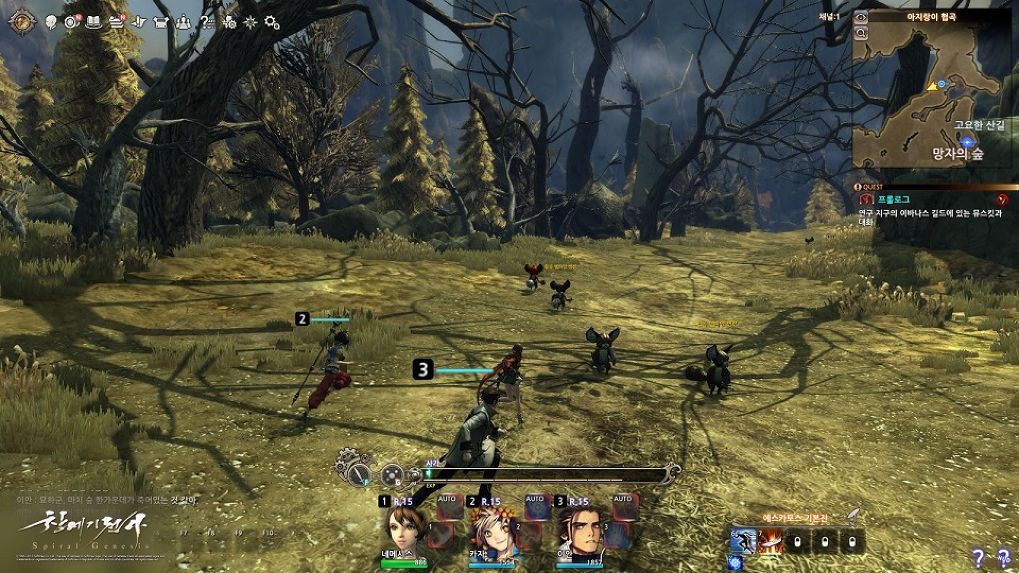Activate the blue slashing figure skill
Screen dimensions: 1019x573
point(743,542)
